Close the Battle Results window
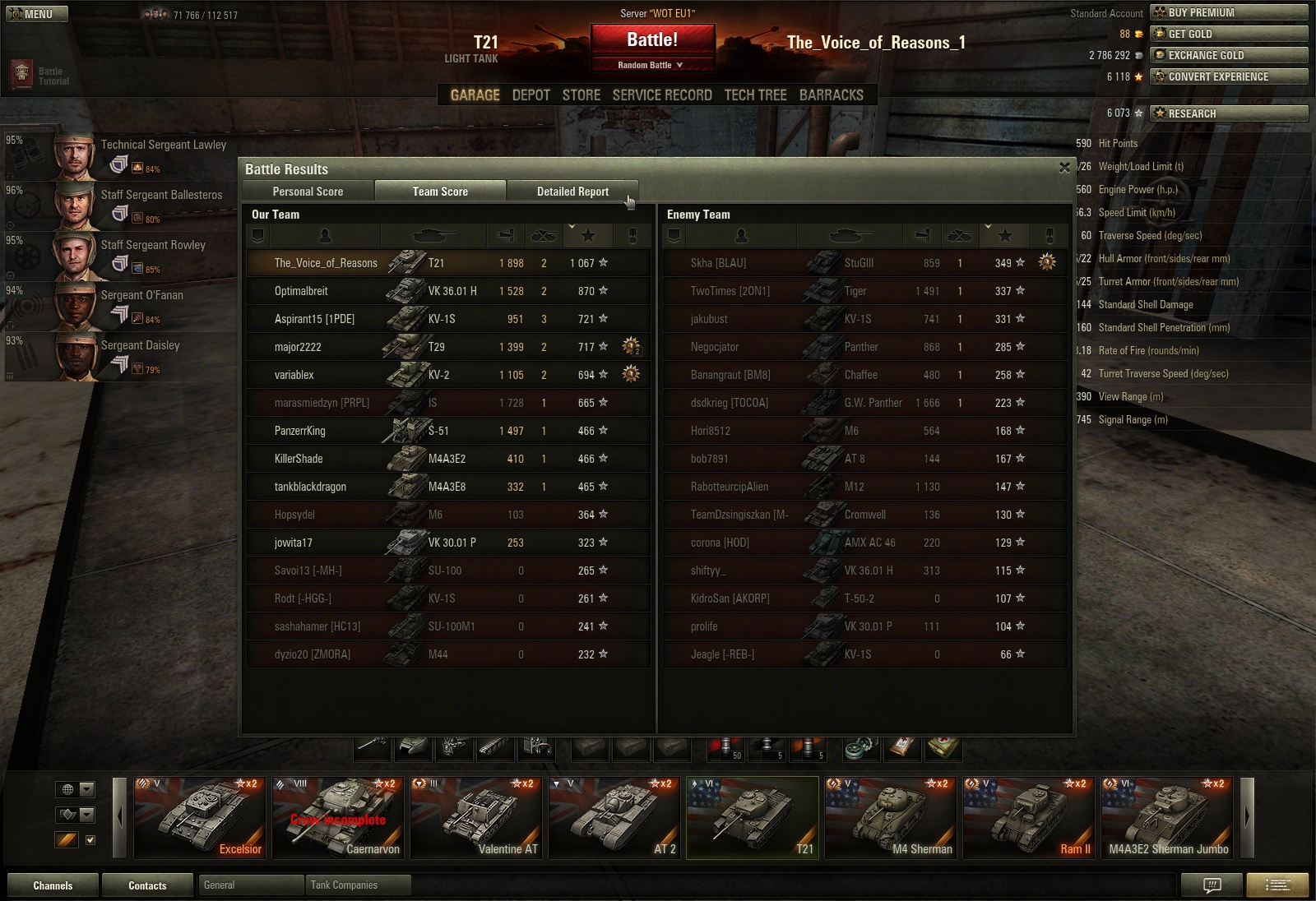 point(1064,168)
